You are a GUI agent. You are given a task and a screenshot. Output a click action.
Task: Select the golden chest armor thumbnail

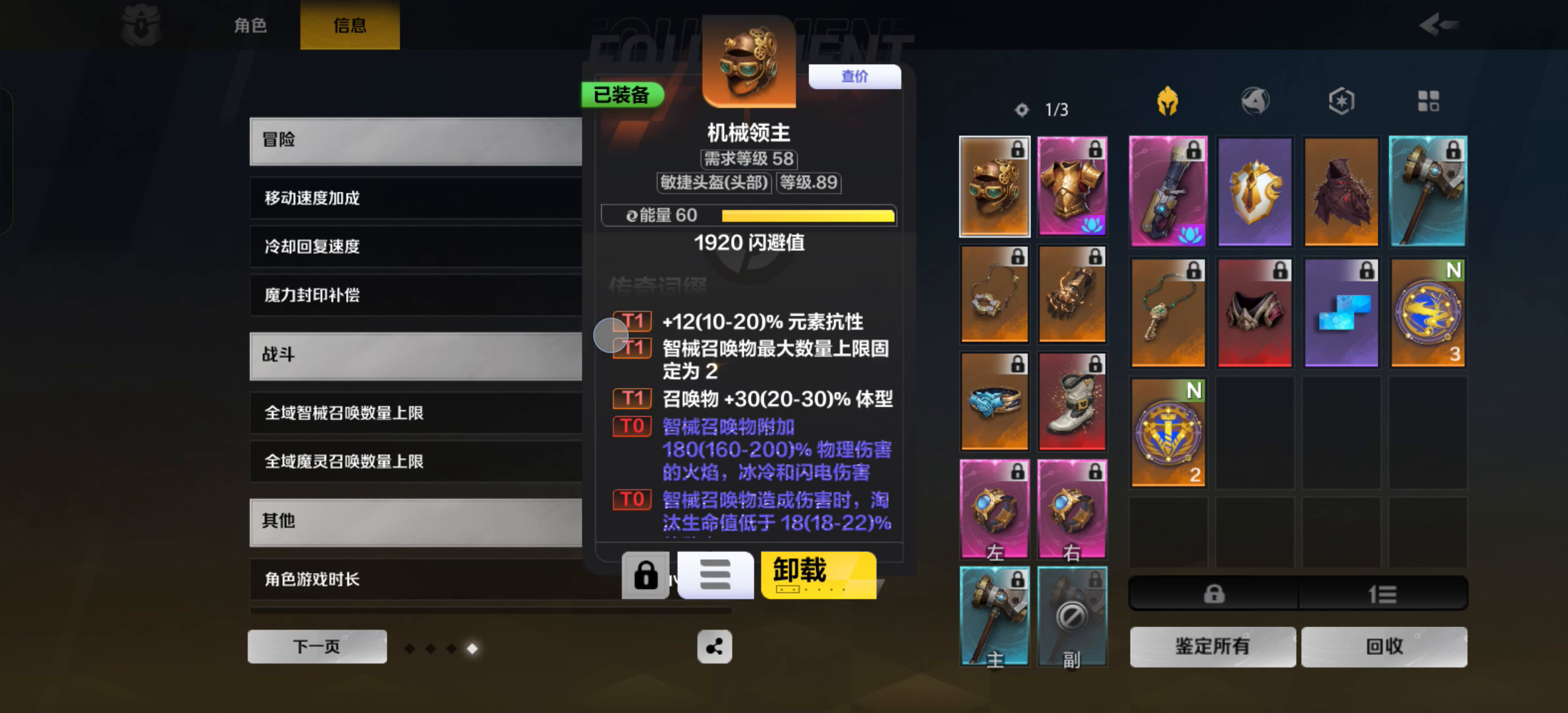click(1071, 187)
